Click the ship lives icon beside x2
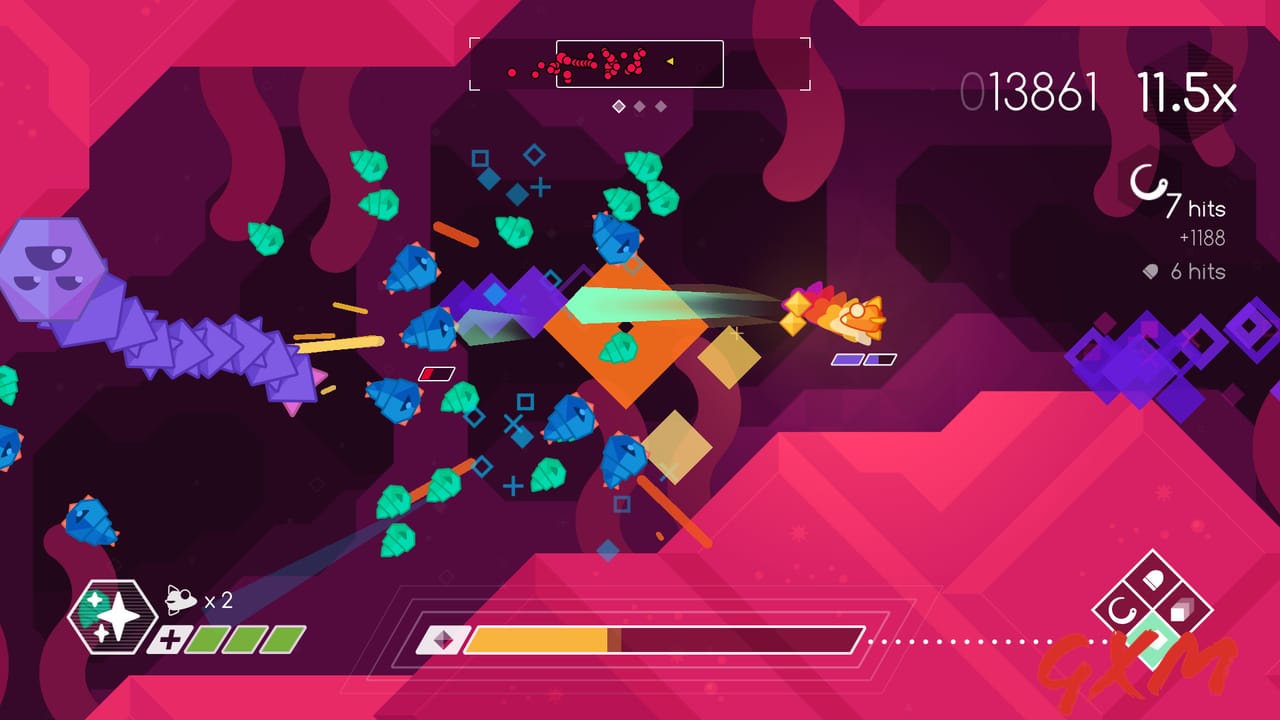This screenshot has width=1280, height=720. click(x=181, y=600)
